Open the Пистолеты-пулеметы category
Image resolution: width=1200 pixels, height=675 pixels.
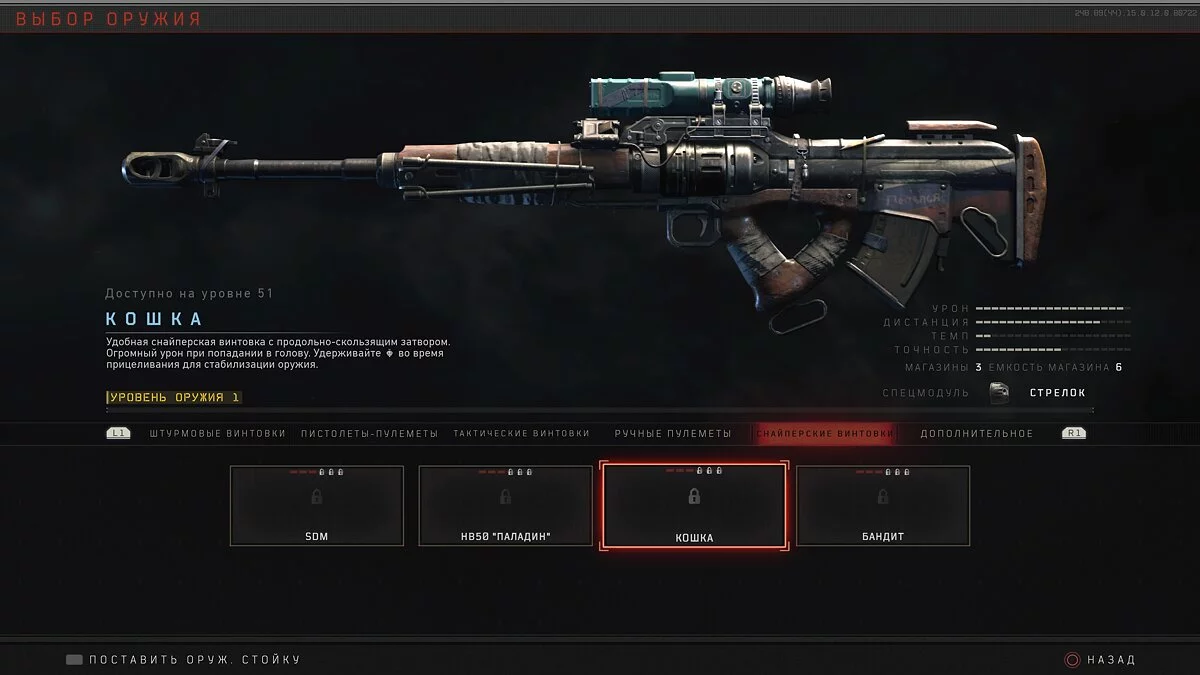(x=369, y=433)
